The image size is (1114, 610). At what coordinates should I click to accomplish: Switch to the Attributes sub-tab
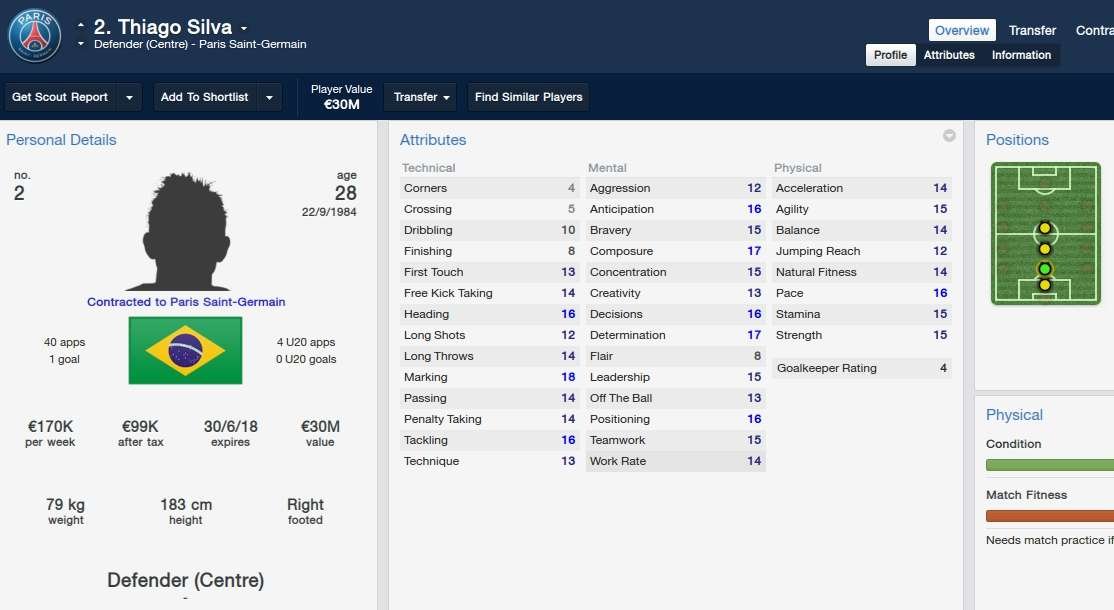point(949,55)
